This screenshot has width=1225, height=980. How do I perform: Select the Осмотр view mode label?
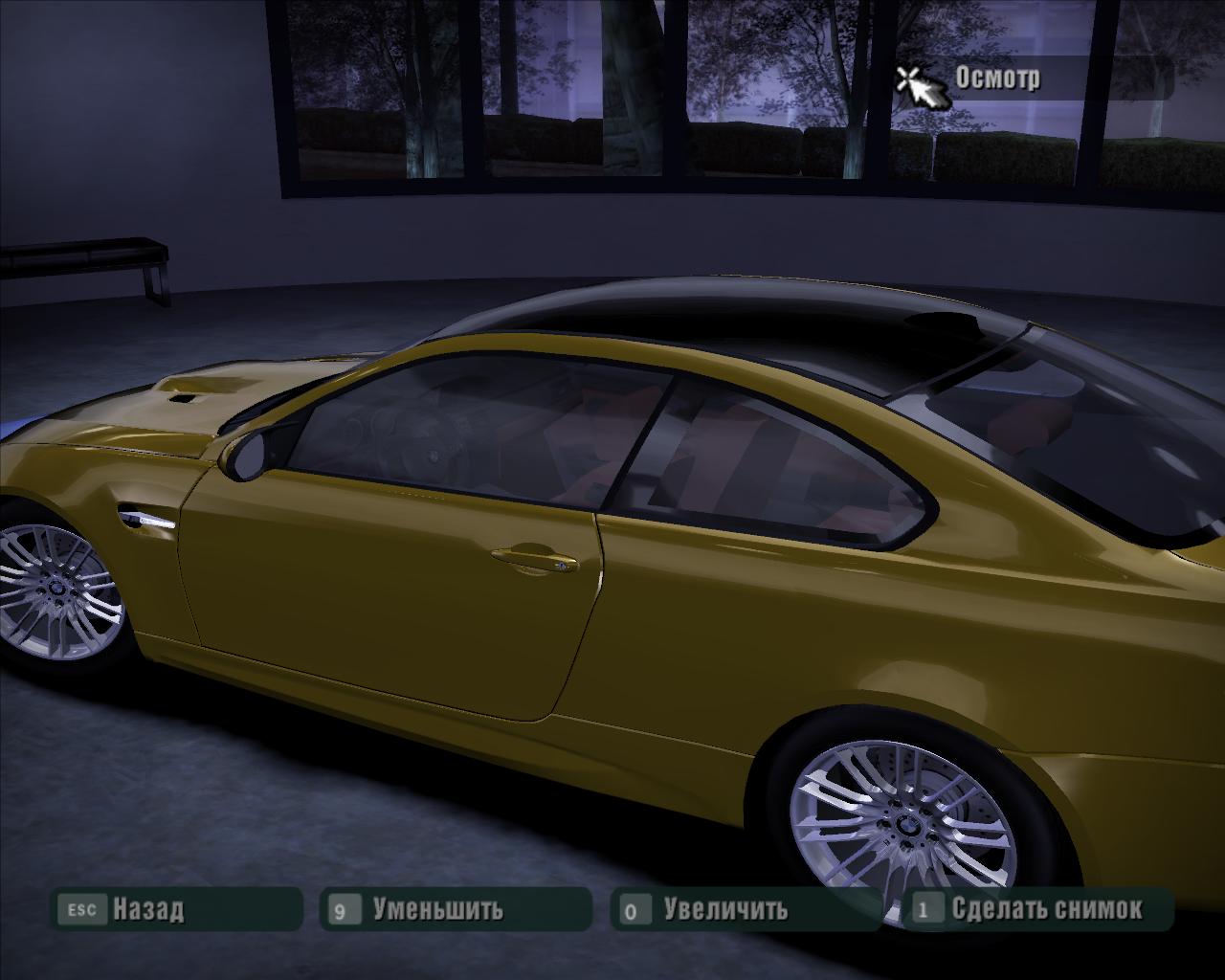point(997,78)
